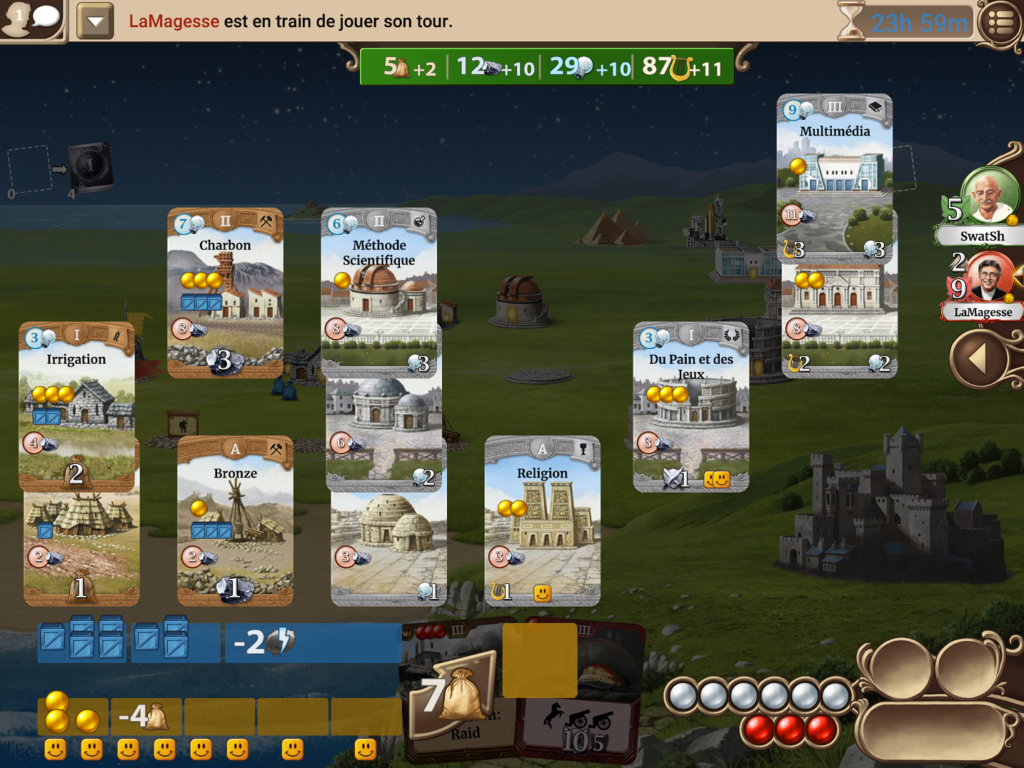Pick the Religion temple card
Image resolution: width=1024 pixels, height=768 pixels.
click(542, 519)
